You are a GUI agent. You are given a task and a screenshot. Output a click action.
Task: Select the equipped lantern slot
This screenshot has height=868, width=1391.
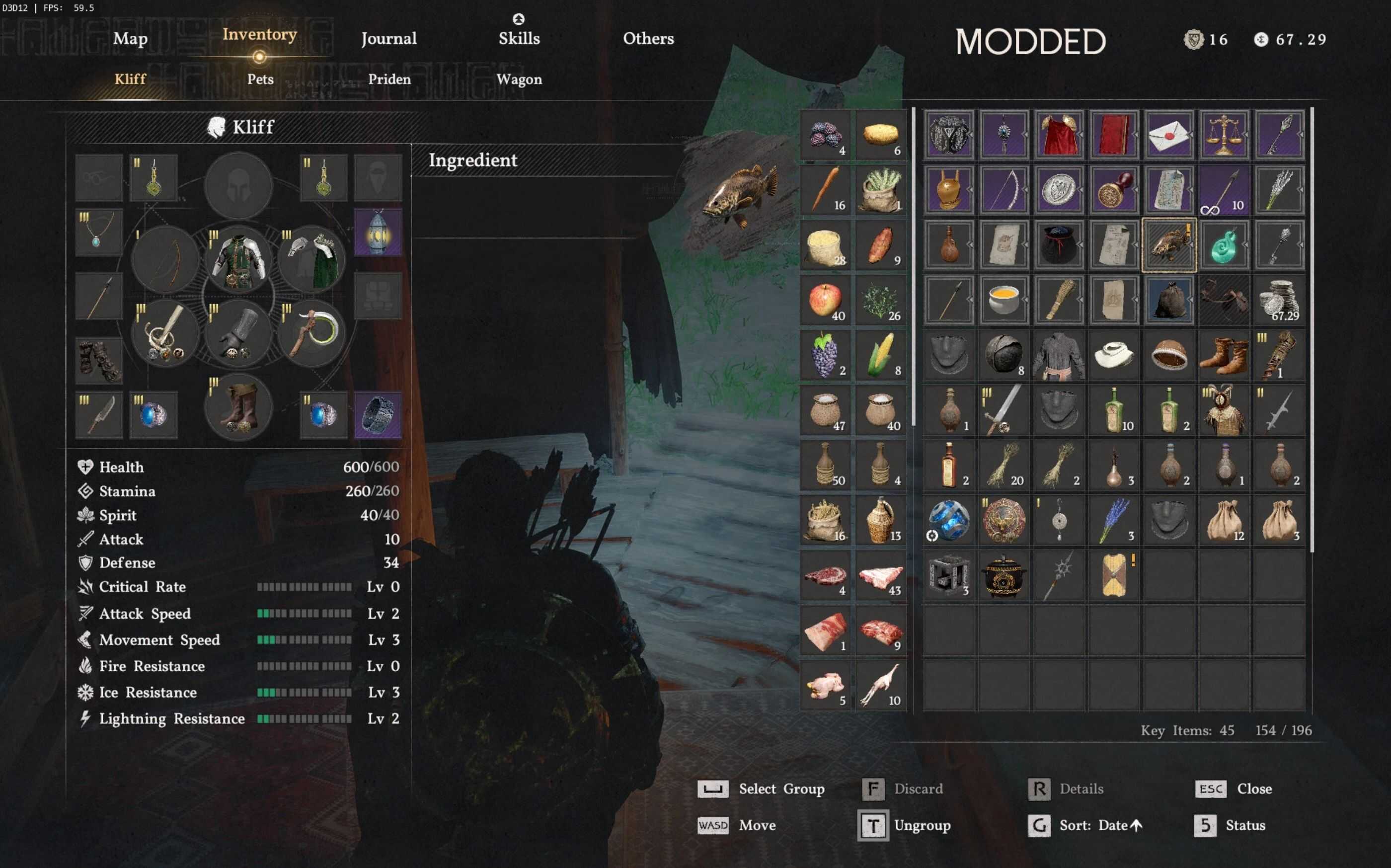pyautogui.click(x=378, y=233)
